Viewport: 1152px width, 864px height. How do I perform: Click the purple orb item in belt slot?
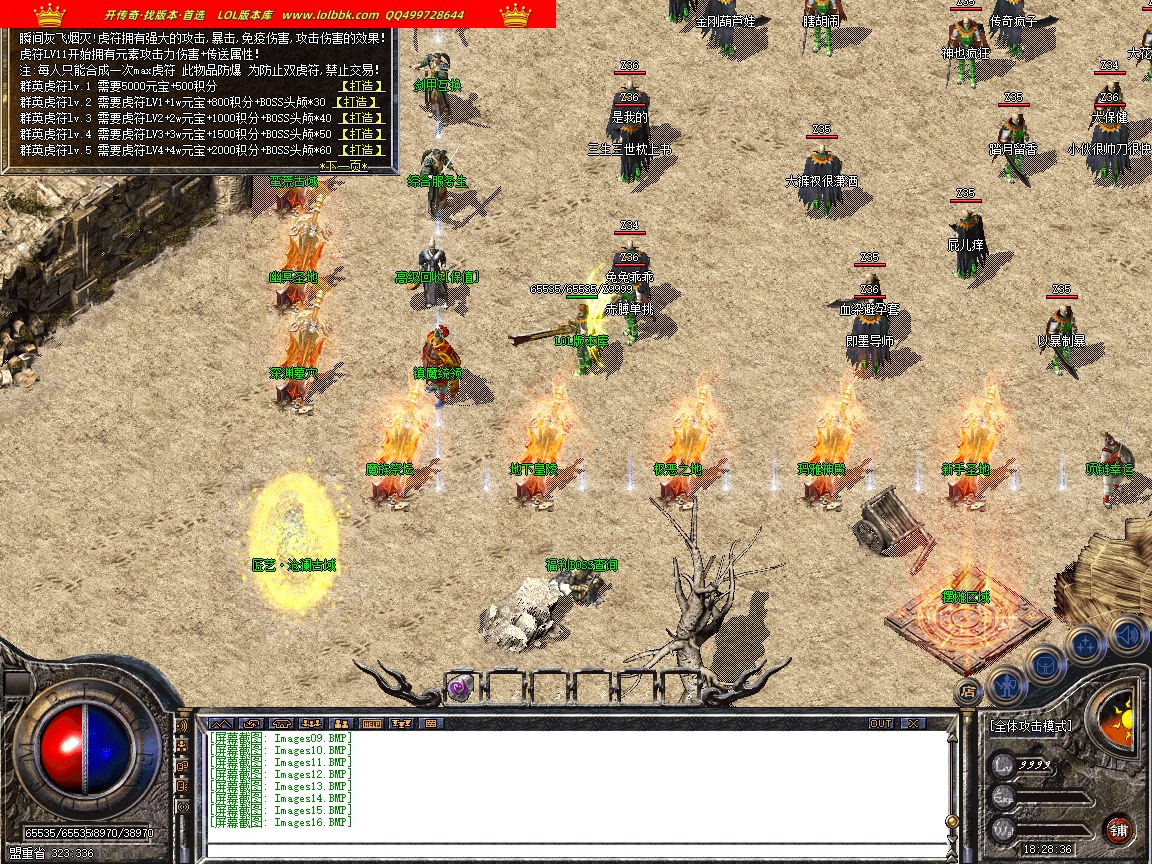pyautogui.click(x=460, y=688)
